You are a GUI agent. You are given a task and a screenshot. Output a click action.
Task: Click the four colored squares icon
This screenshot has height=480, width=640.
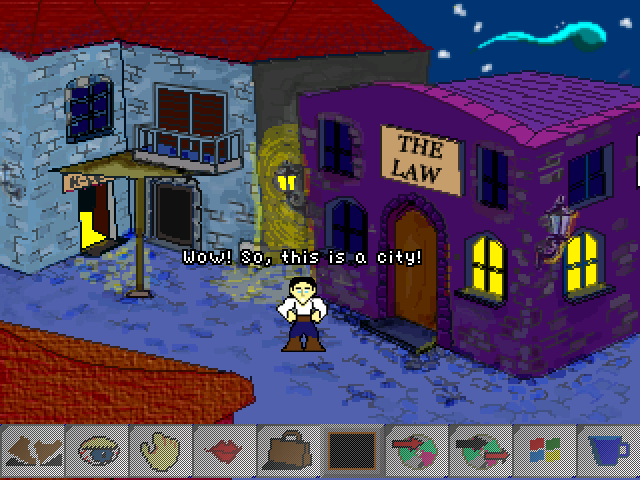[543, 451]
